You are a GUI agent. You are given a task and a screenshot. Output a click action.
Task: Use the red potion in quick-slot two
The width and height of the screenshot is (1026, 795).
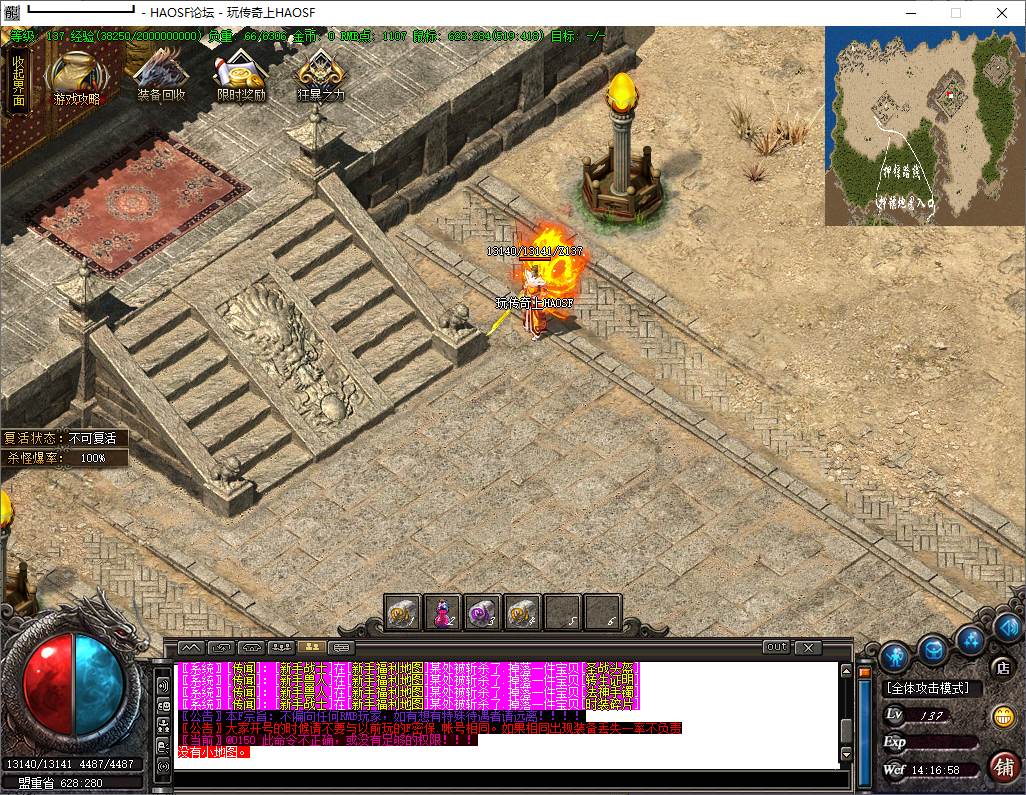[443, 612]
